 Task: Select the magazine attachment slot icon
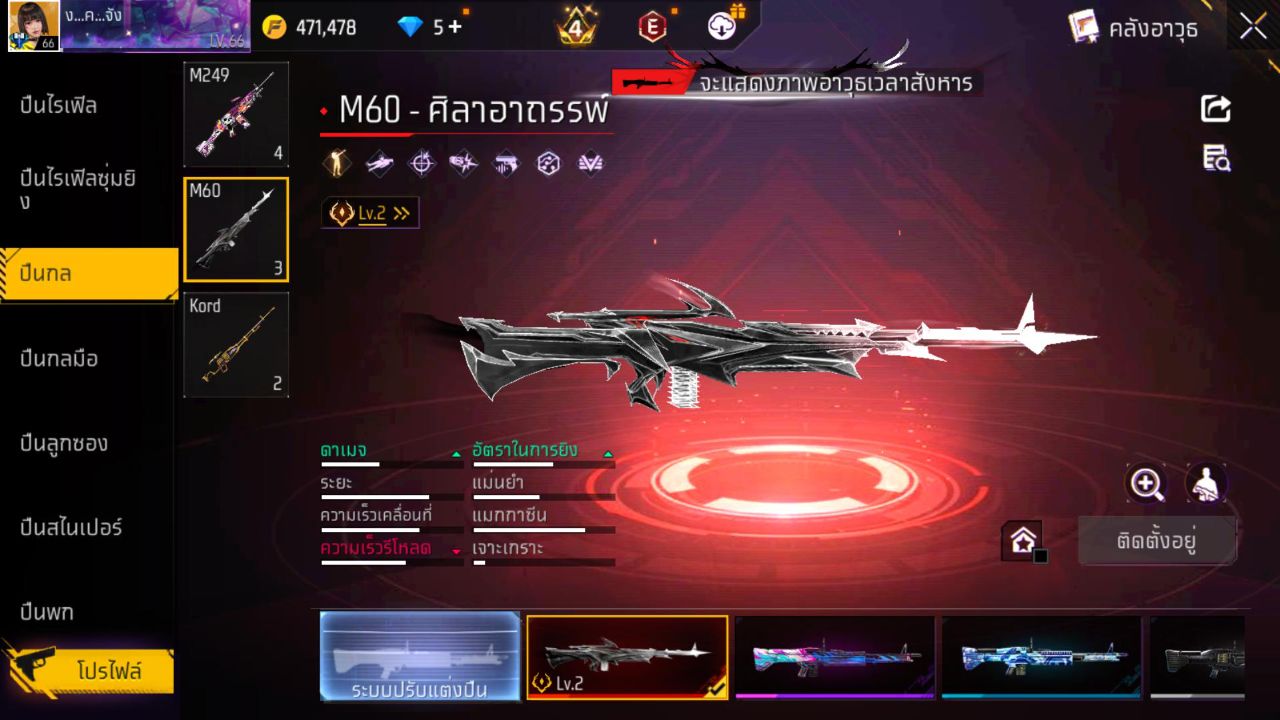point(505,162)
